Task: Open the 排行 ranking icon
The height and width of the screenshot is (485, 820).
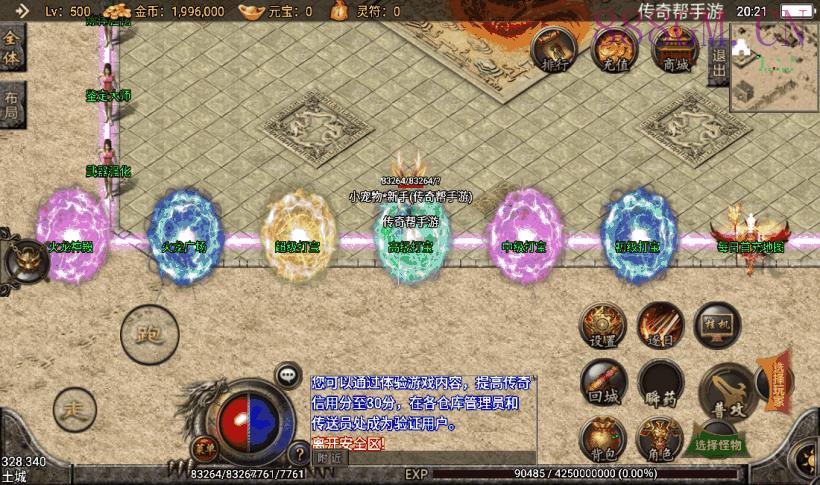Action: click(x=554, y=48)
